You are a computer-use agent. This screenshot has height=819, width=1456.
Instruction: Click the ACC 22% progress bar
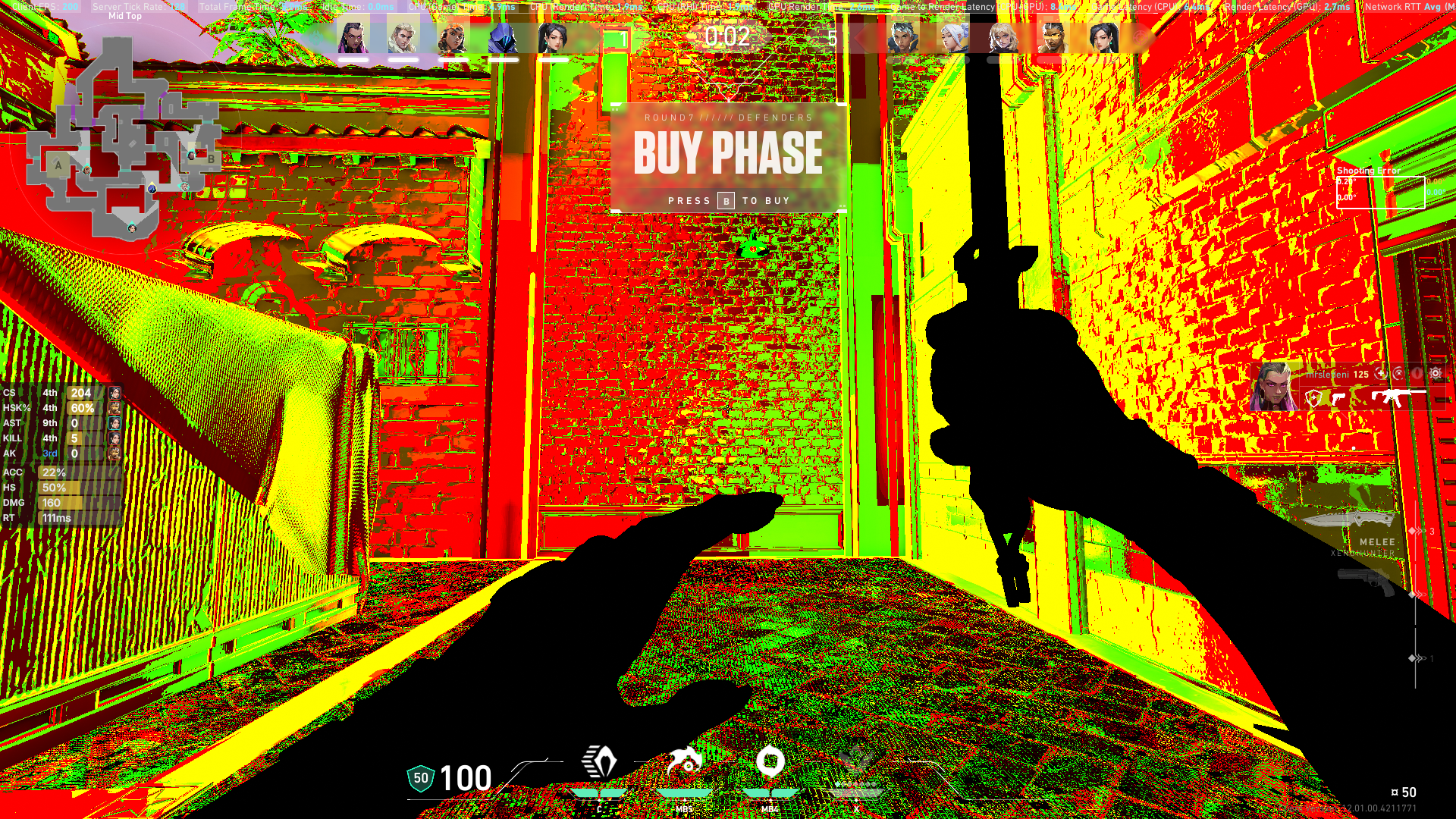72,472
